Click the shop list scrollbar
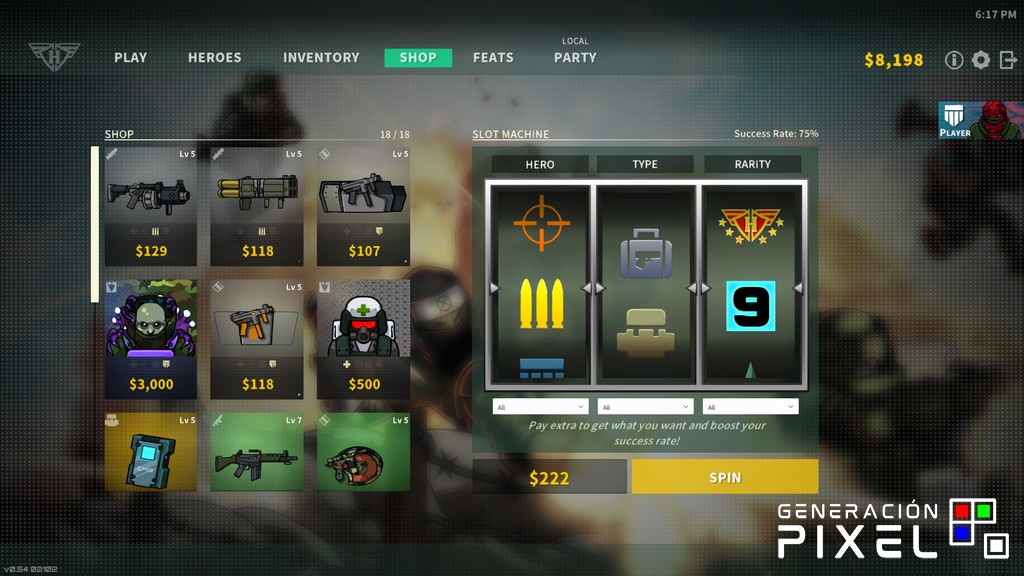The image size is (1024, 576). click(x=95, y=224)
